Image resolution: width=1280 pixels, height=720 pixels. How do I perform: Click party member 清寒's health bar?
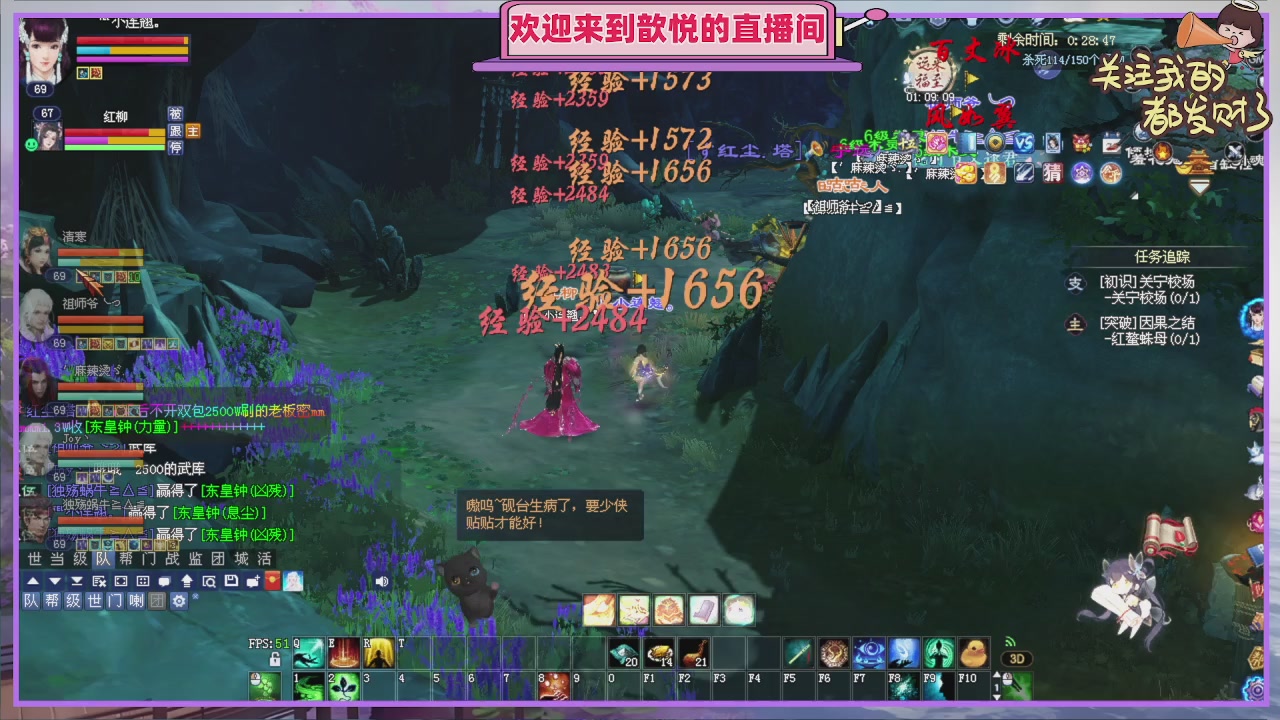(x=100, y=250)
